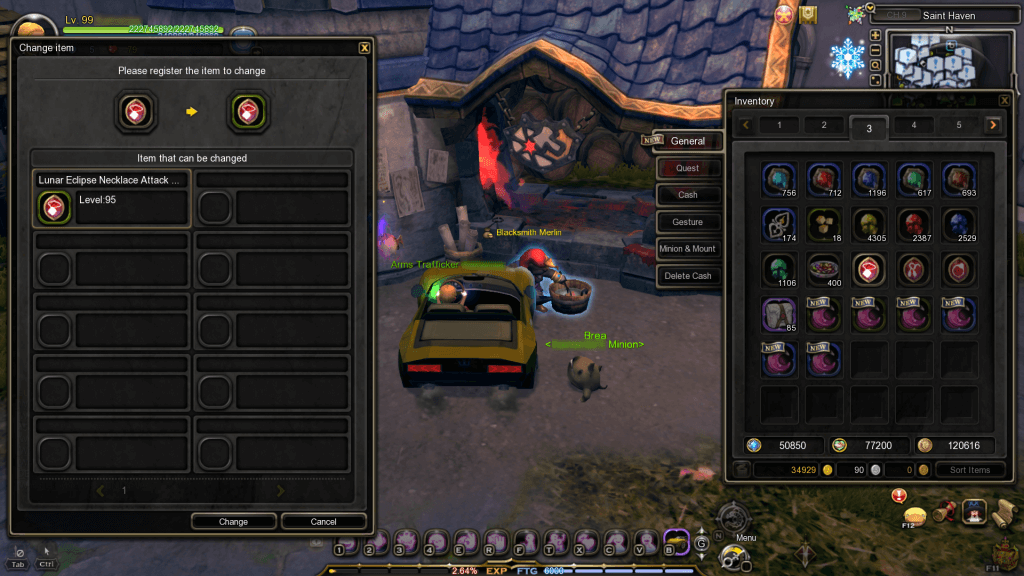Select the item stack of 2387
The image size is (1024, 576).
tap(914, 226)
